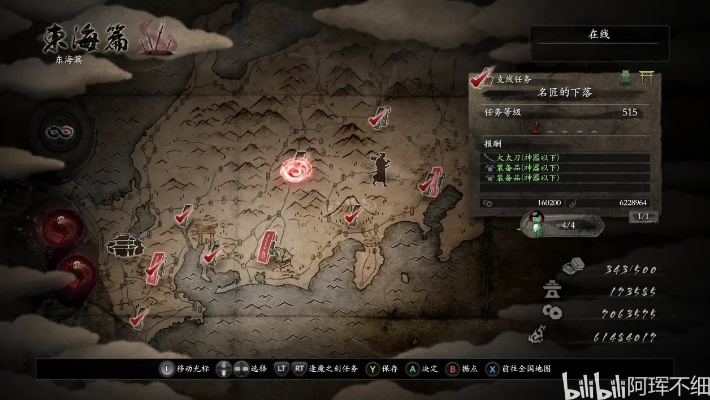Select the glowing red swirl mission marker

299,171
